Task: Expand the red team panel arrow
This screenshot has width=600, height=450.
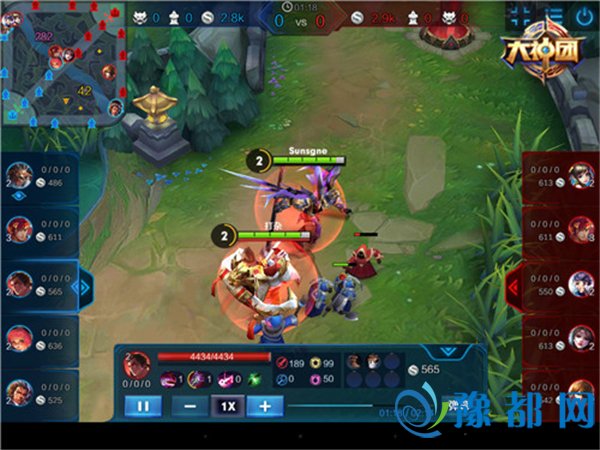Action: [514, 287]
